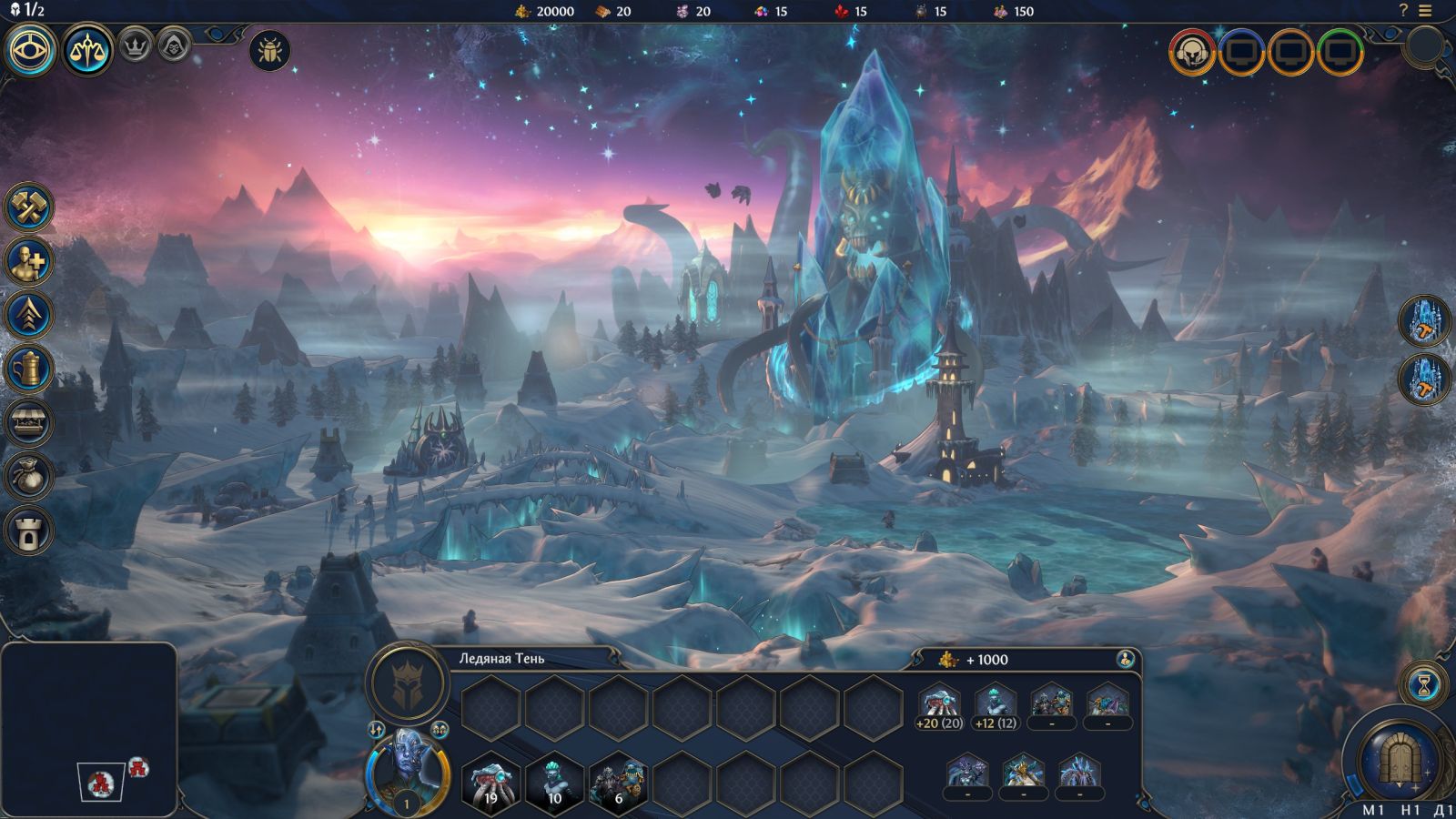Click the scarab beetle icon
The image size is (1456, 819).
point(269,50)
